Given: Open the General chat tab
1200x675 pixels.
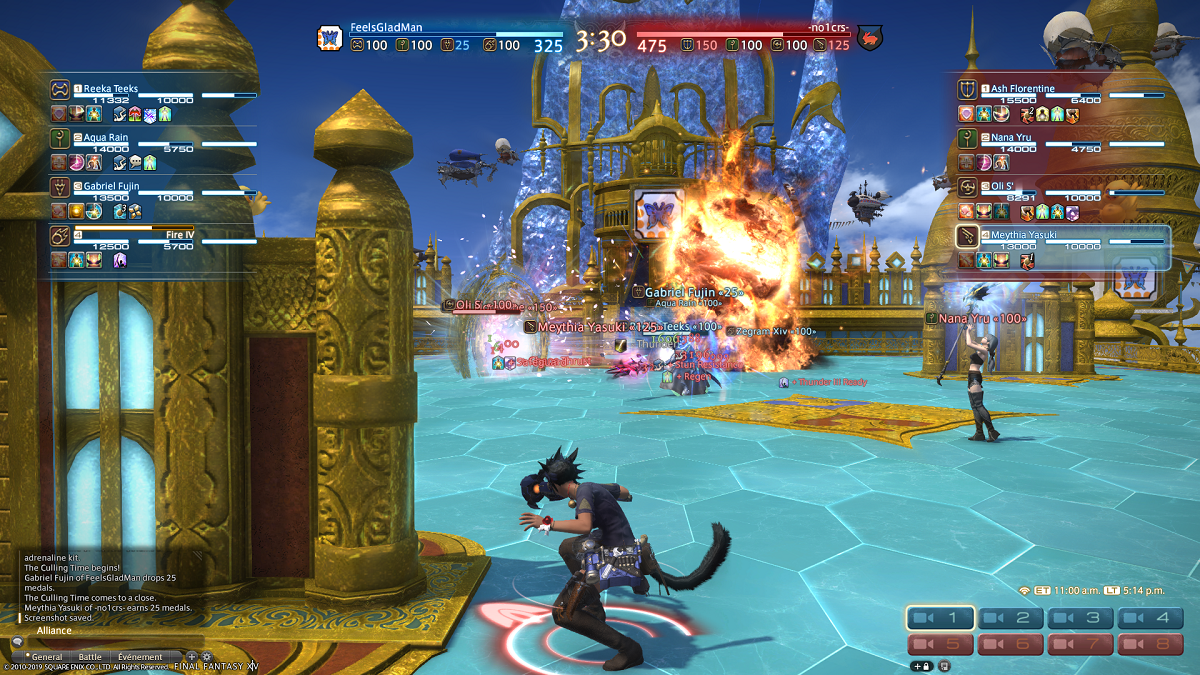Looking at the screenshot, I should coord(46,657).
